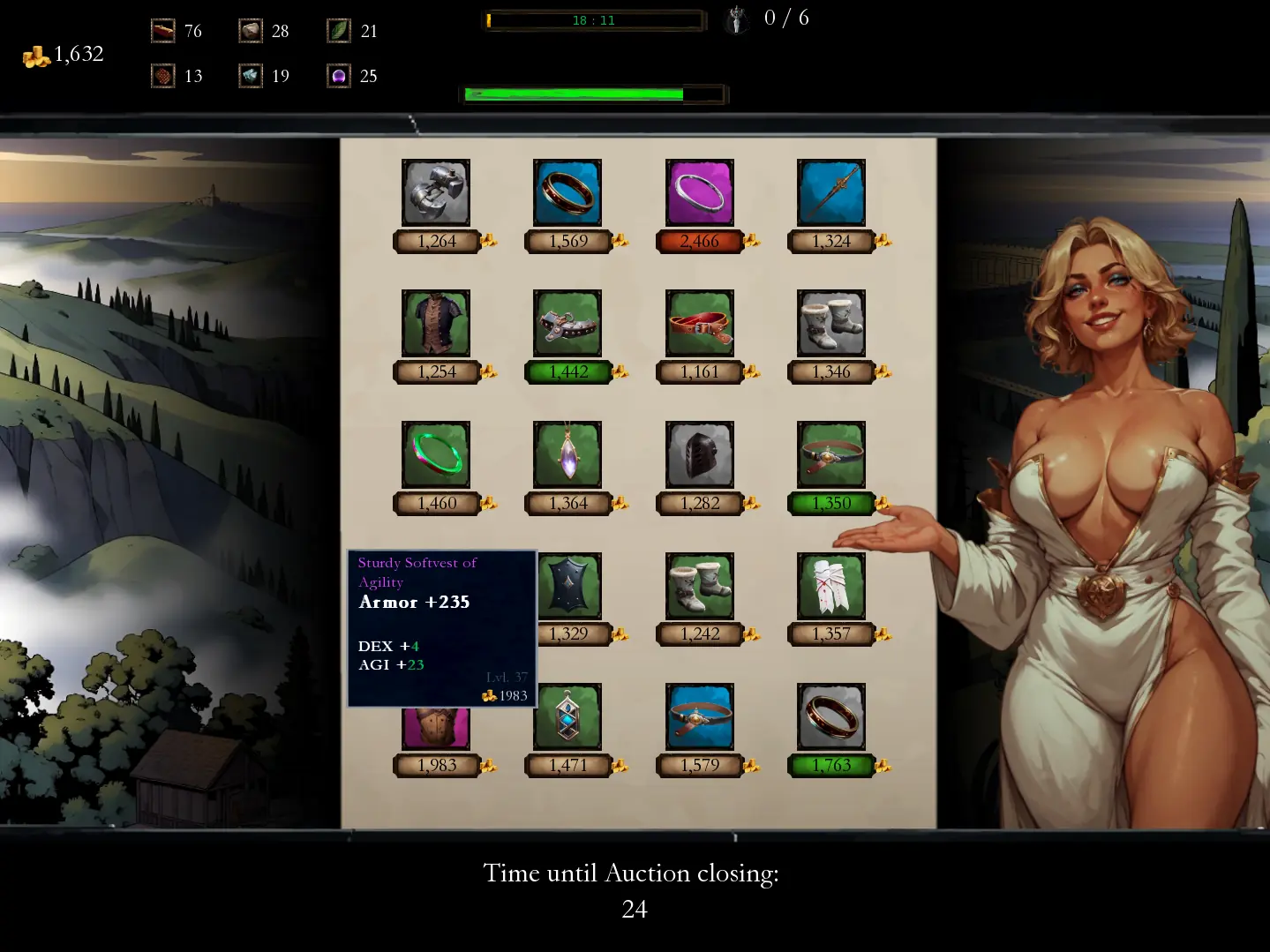Click the dark vest priced 1,254
This screenshot has width=1270, height=952.
[x=436, y=323]
